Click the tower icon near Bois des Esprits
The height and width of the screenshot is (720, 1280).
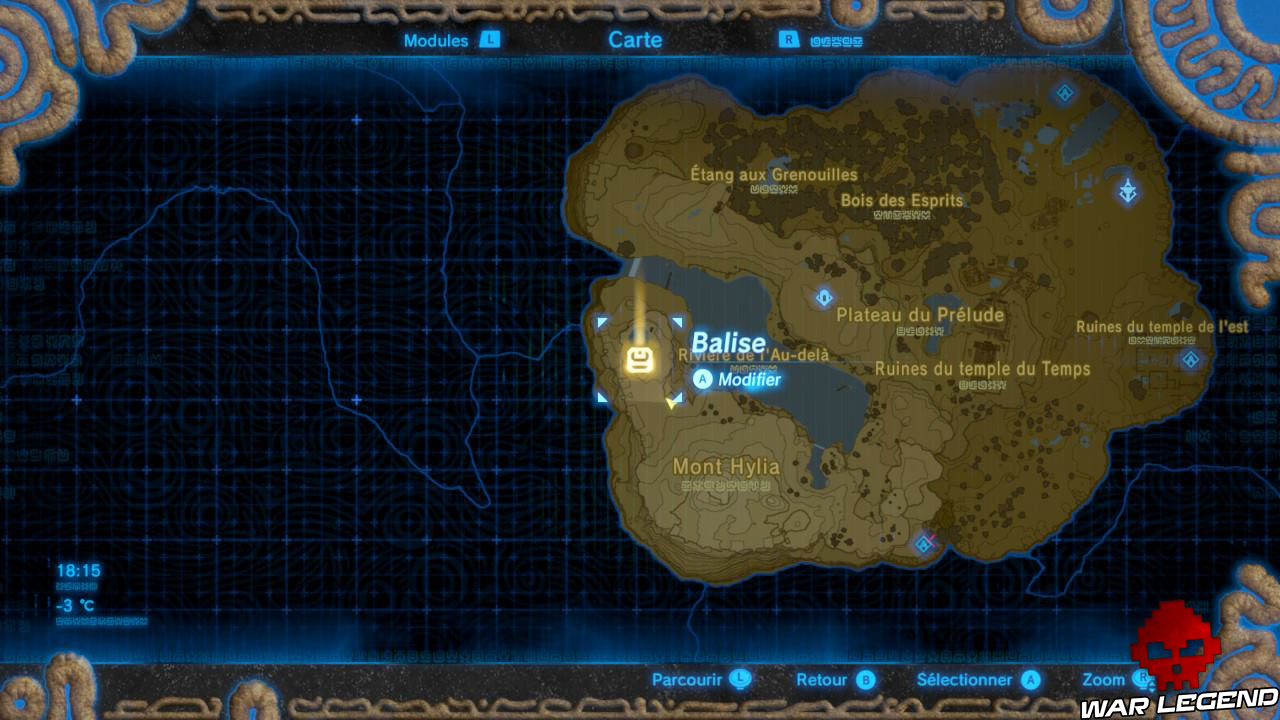click(1128, 190)
